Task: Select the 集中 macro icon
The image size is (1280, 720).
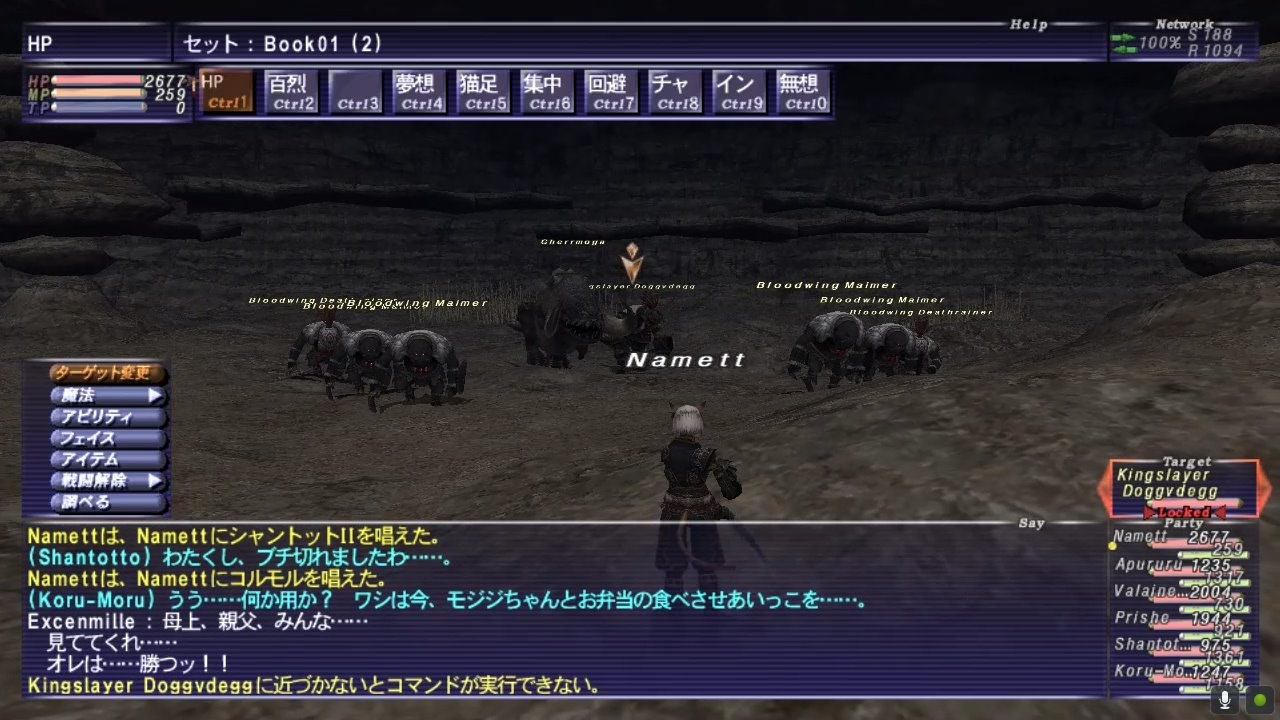Action: (x=546, y=88)
